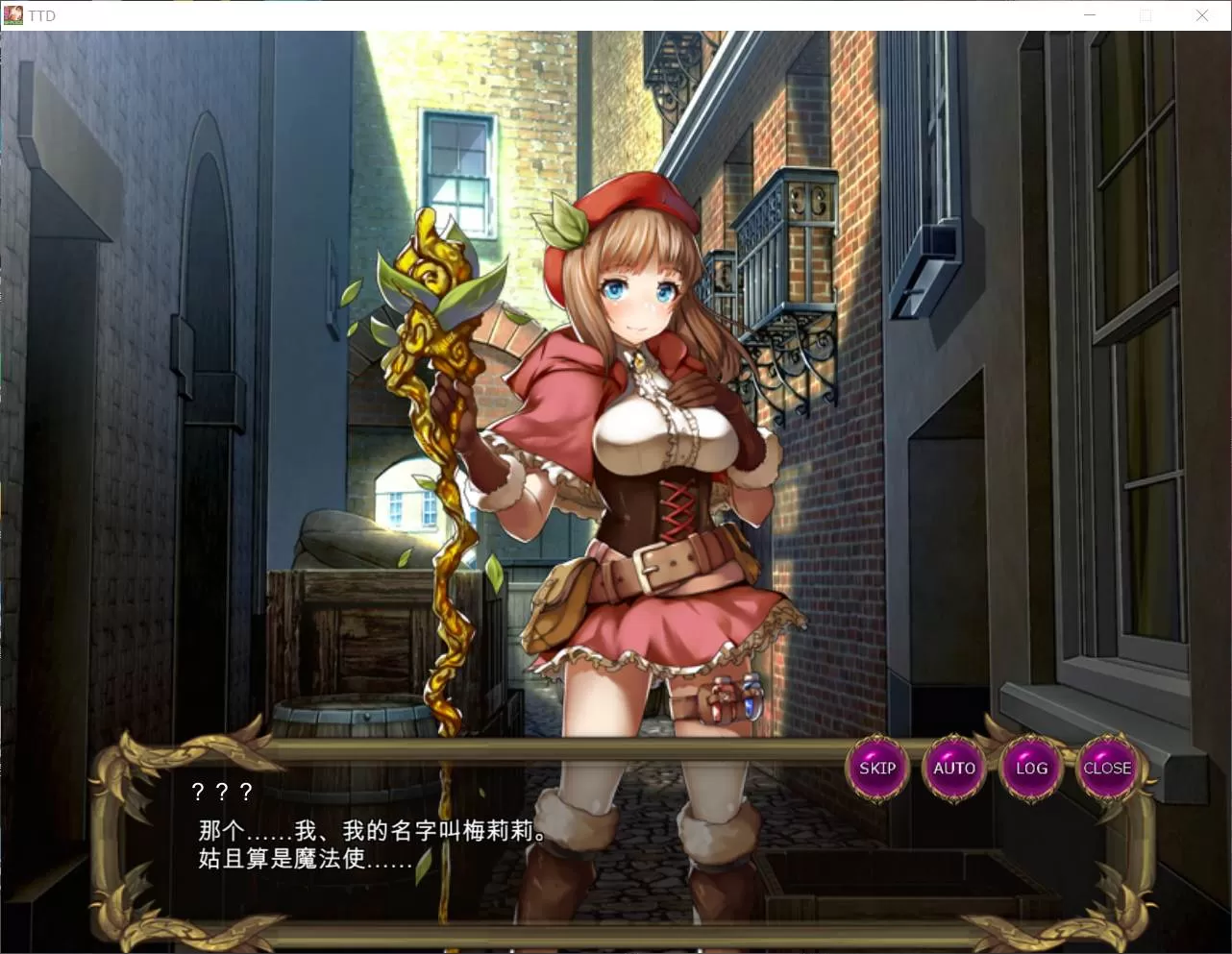Enable AUTO mode for automatic text advance
This screenshot has width=1232, height=954.
953,768
